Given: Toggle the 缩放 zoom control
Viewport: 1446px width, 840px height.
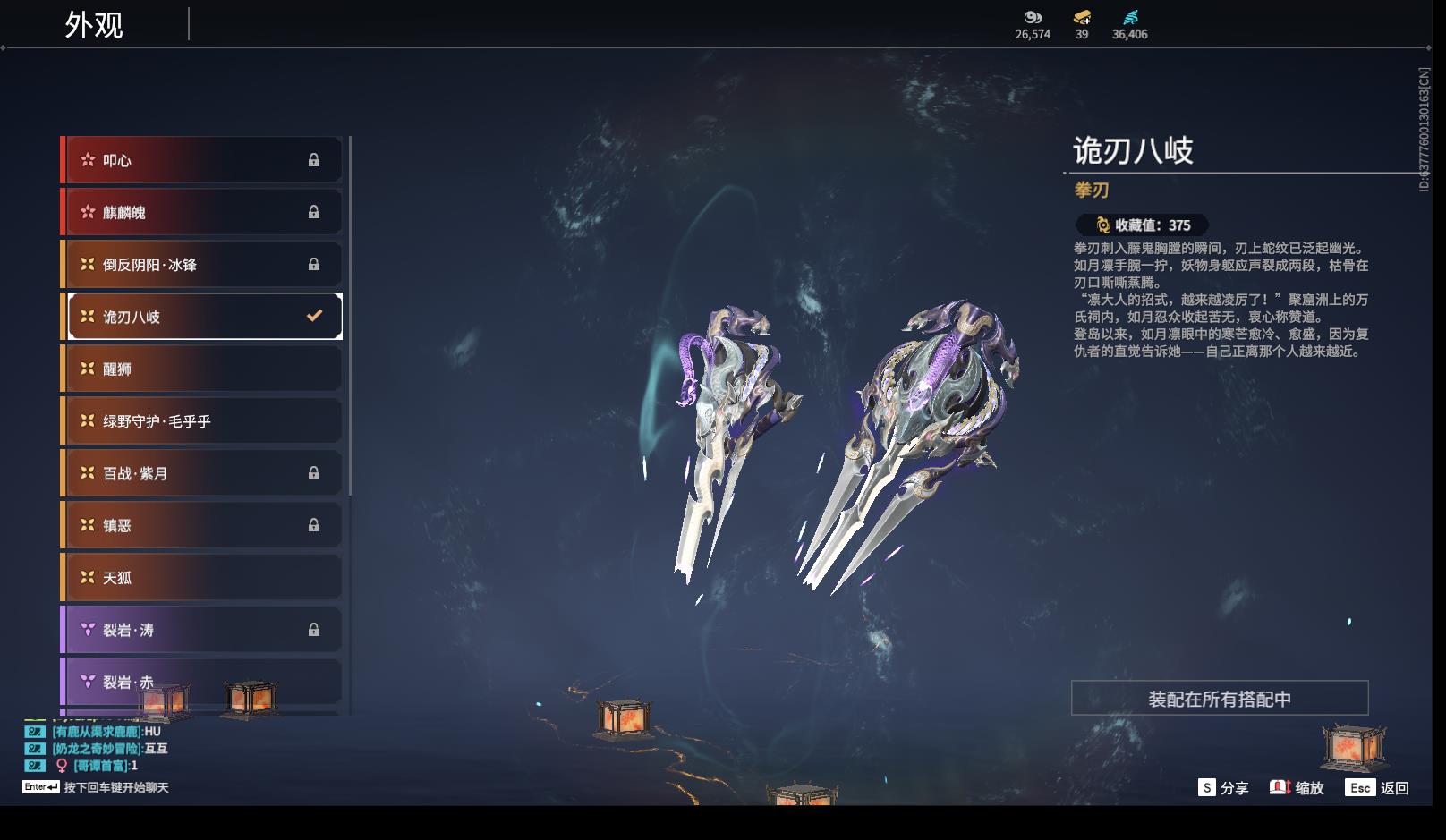Looking at the screenshot, I should 1297,788.
